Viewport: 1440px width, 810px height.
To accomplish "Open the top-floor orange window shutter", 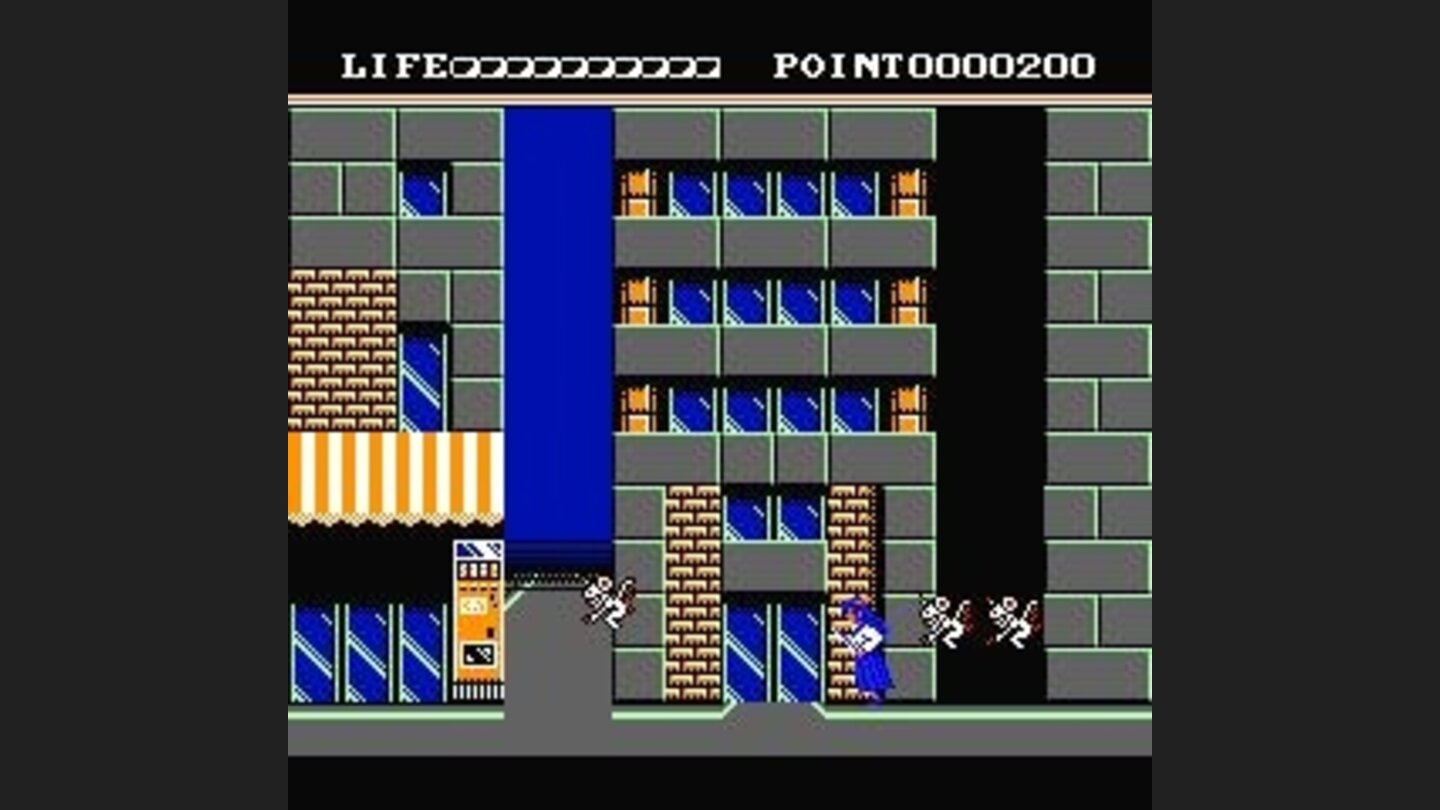I will click(x=637, y=190).
